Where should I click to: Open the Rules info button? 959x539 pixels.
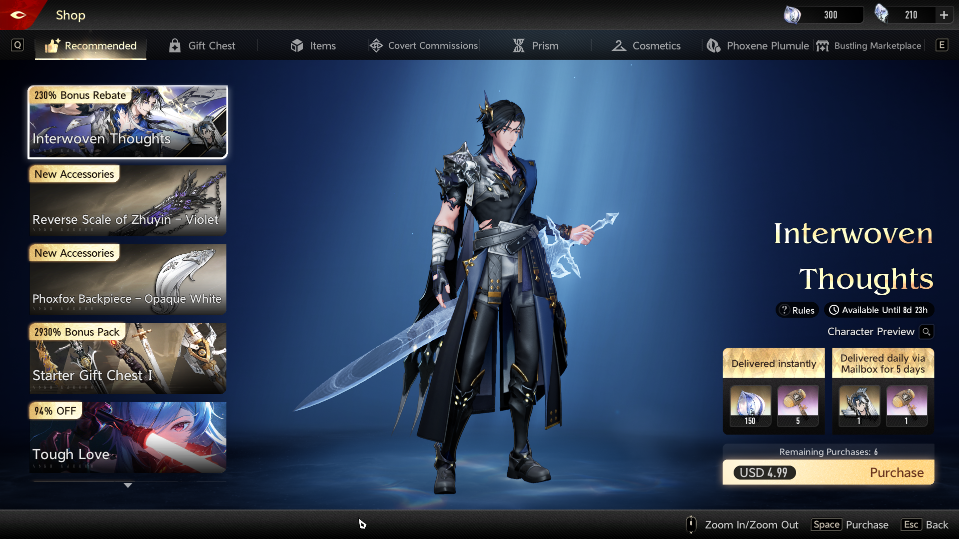click(797, 310)
